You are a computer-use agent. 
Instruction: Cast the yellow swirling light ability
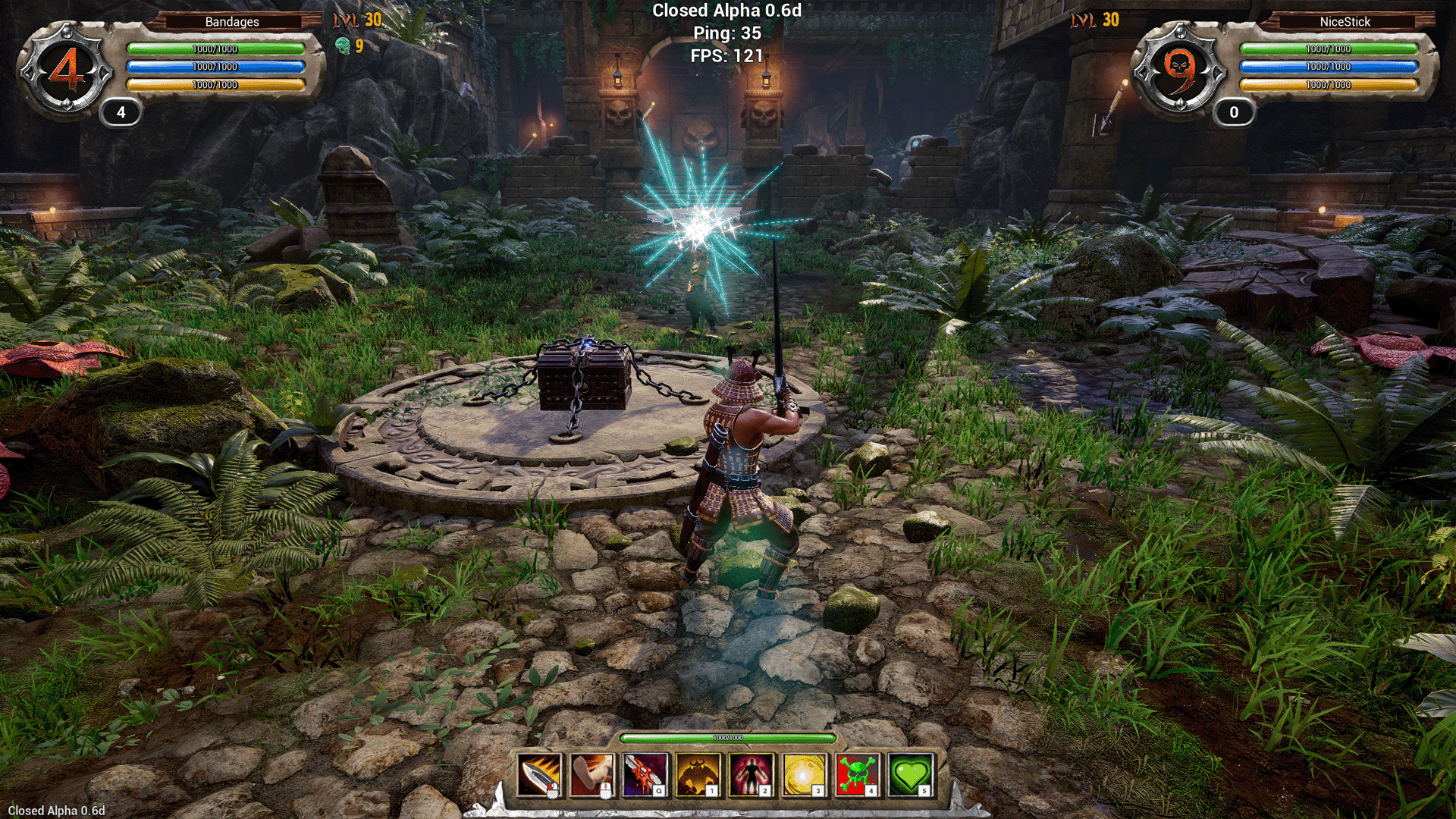(x=805, y=775)
